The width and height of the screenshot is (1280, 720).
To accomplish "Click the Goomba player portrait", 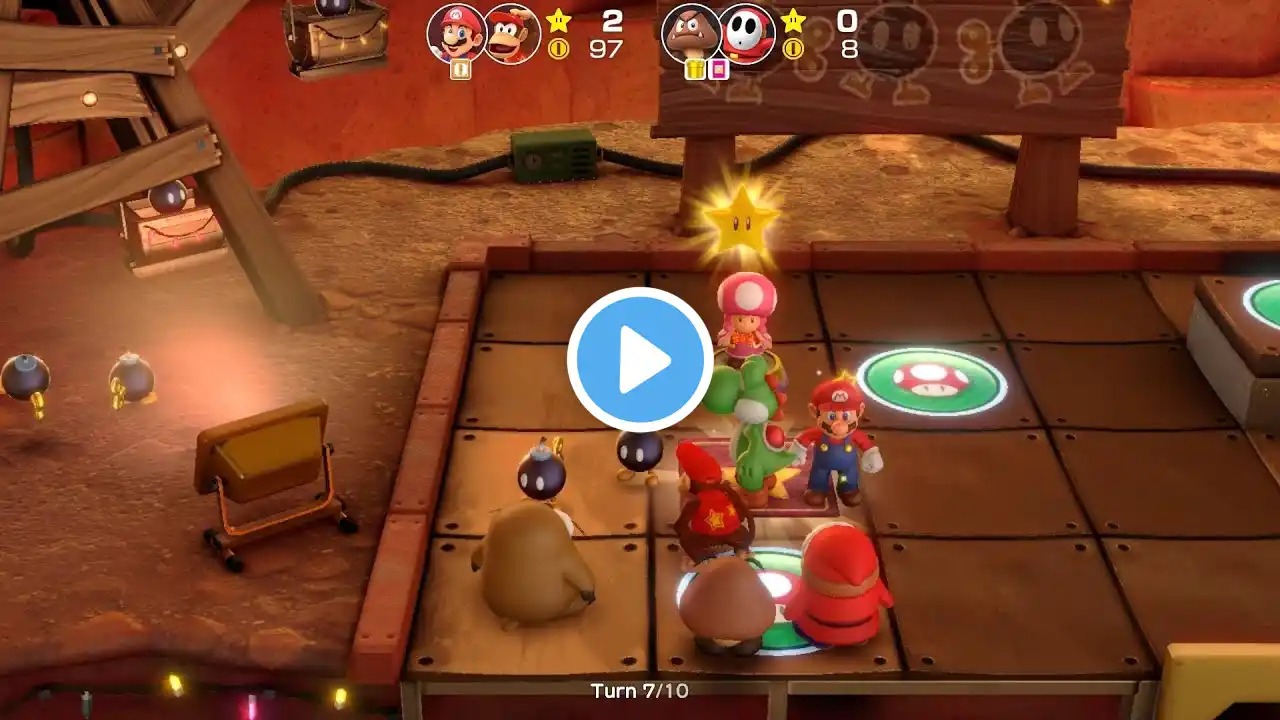I will coord(691,33).
